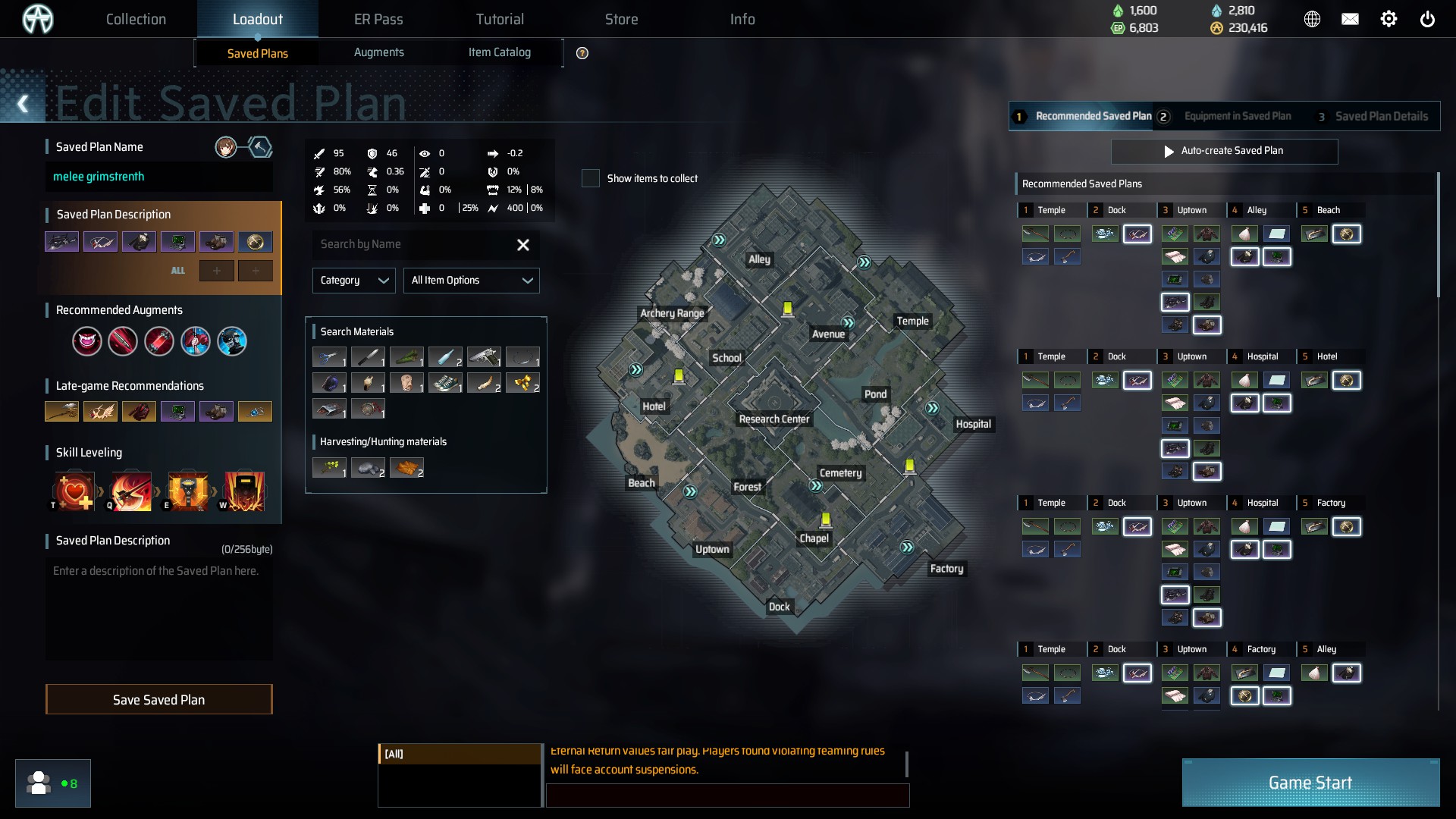Open the Item Catalog tab
1456x819 pixels.
(x=499, y=52)
